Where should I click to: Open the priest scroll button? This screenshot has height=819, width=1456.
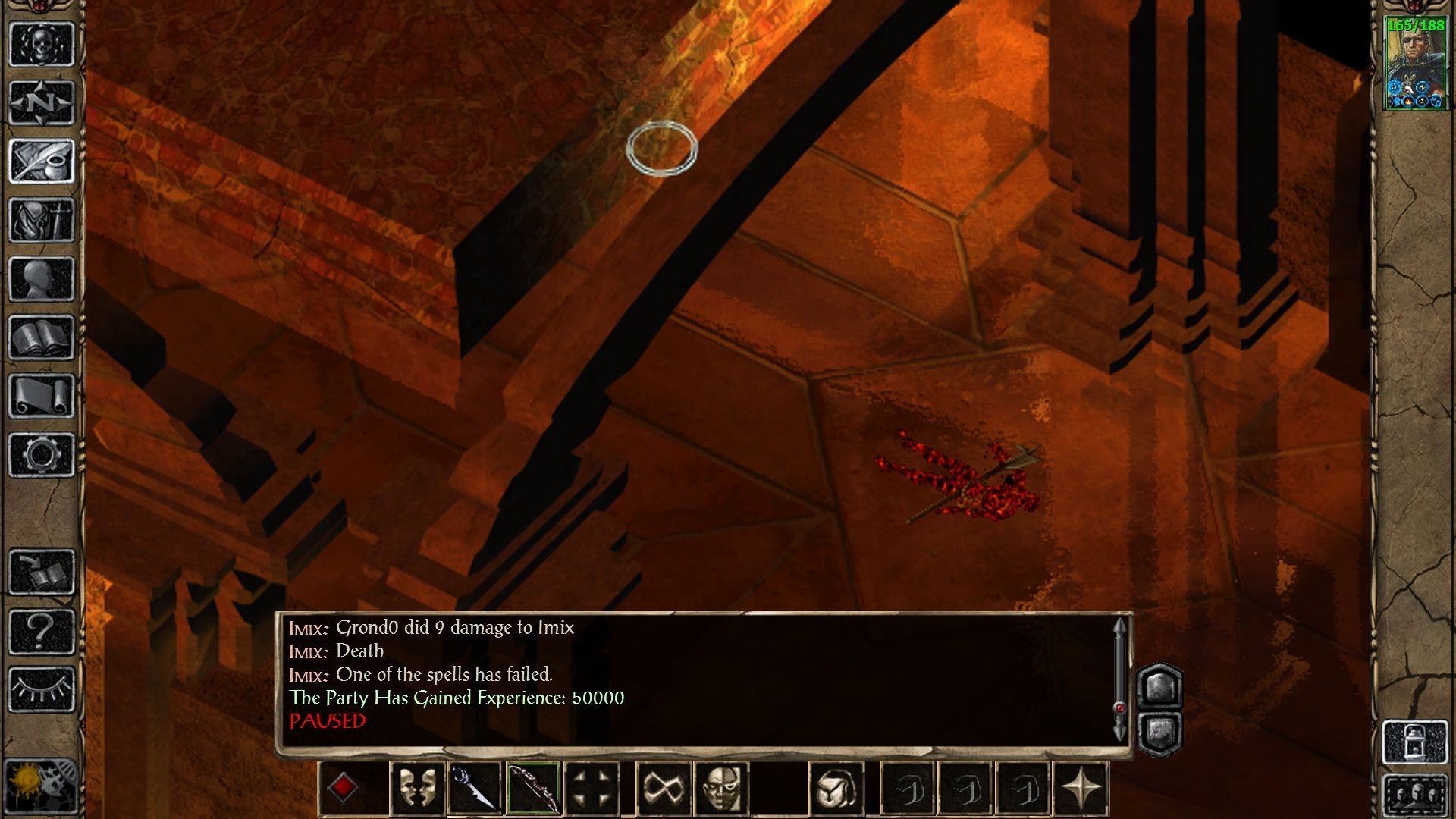[x=42, y=396]
